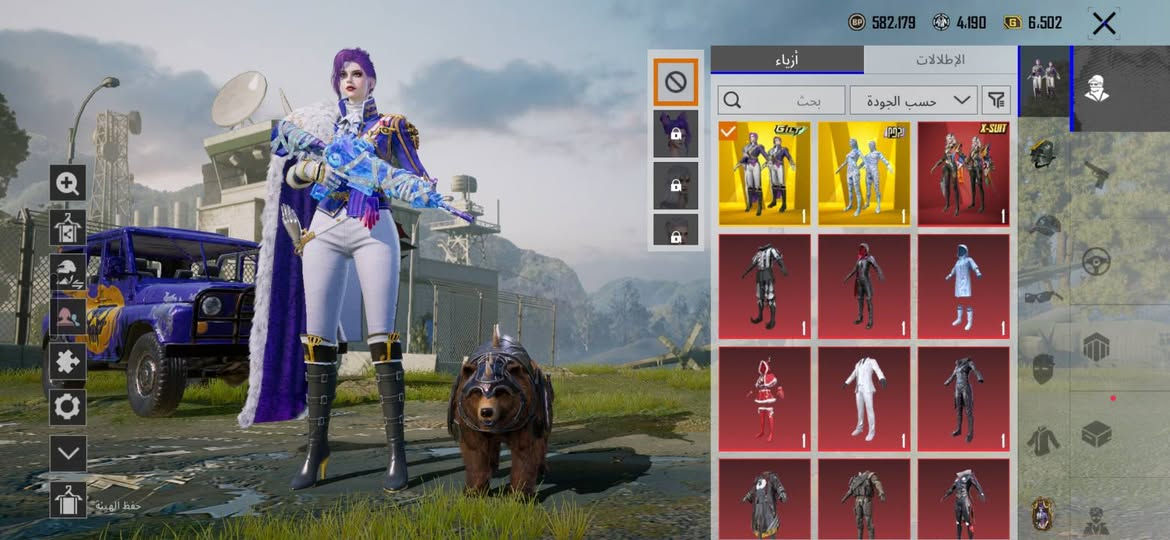Open the steering wheel vehicle category

[x=1096, y=262]
